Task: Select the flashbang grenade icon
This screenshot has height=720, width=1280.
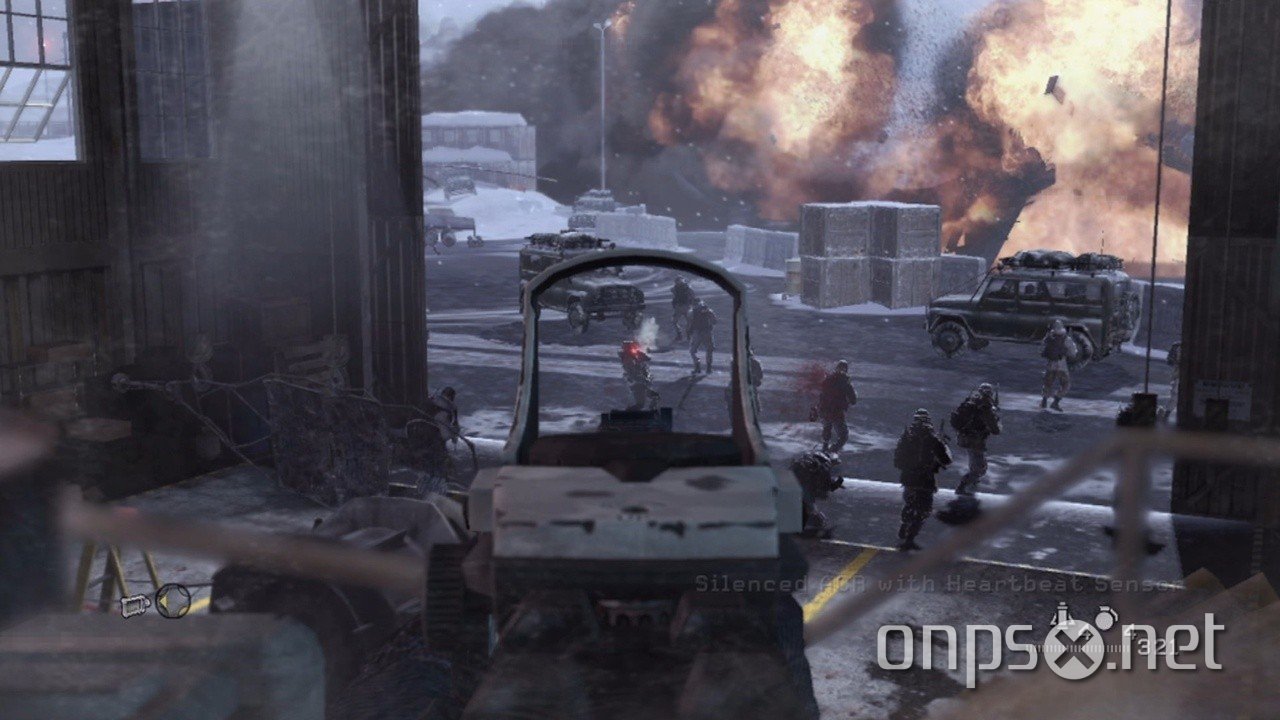Action: click(x=1062, y=615)
